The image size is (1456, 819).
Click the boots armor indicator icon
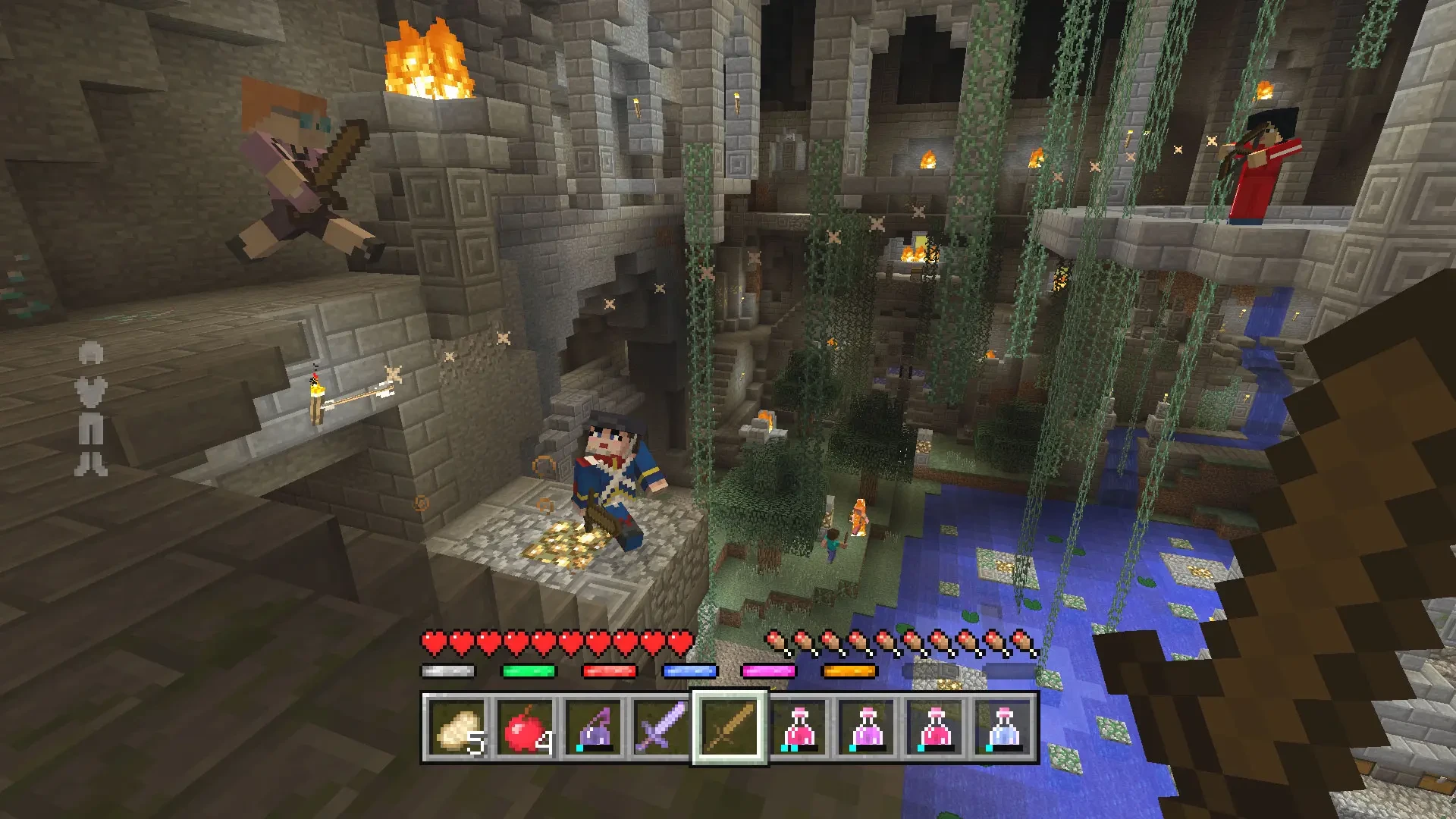tap(91, 463)
